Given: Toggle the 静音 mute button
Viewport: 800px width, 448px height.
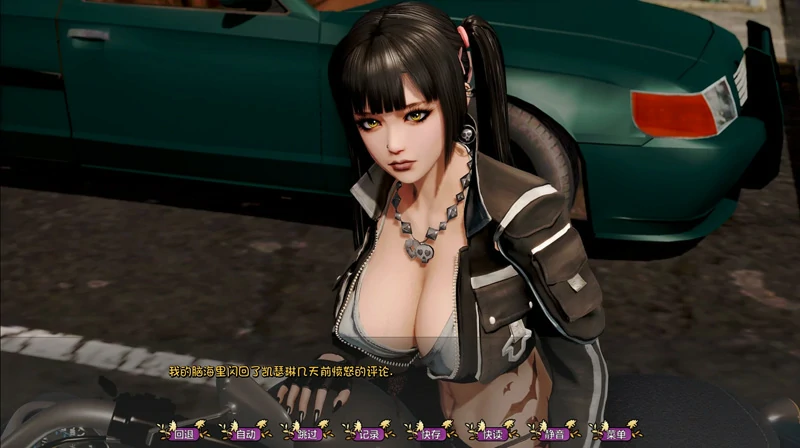Looking at the screenshot, I should [x=555, y=434].
